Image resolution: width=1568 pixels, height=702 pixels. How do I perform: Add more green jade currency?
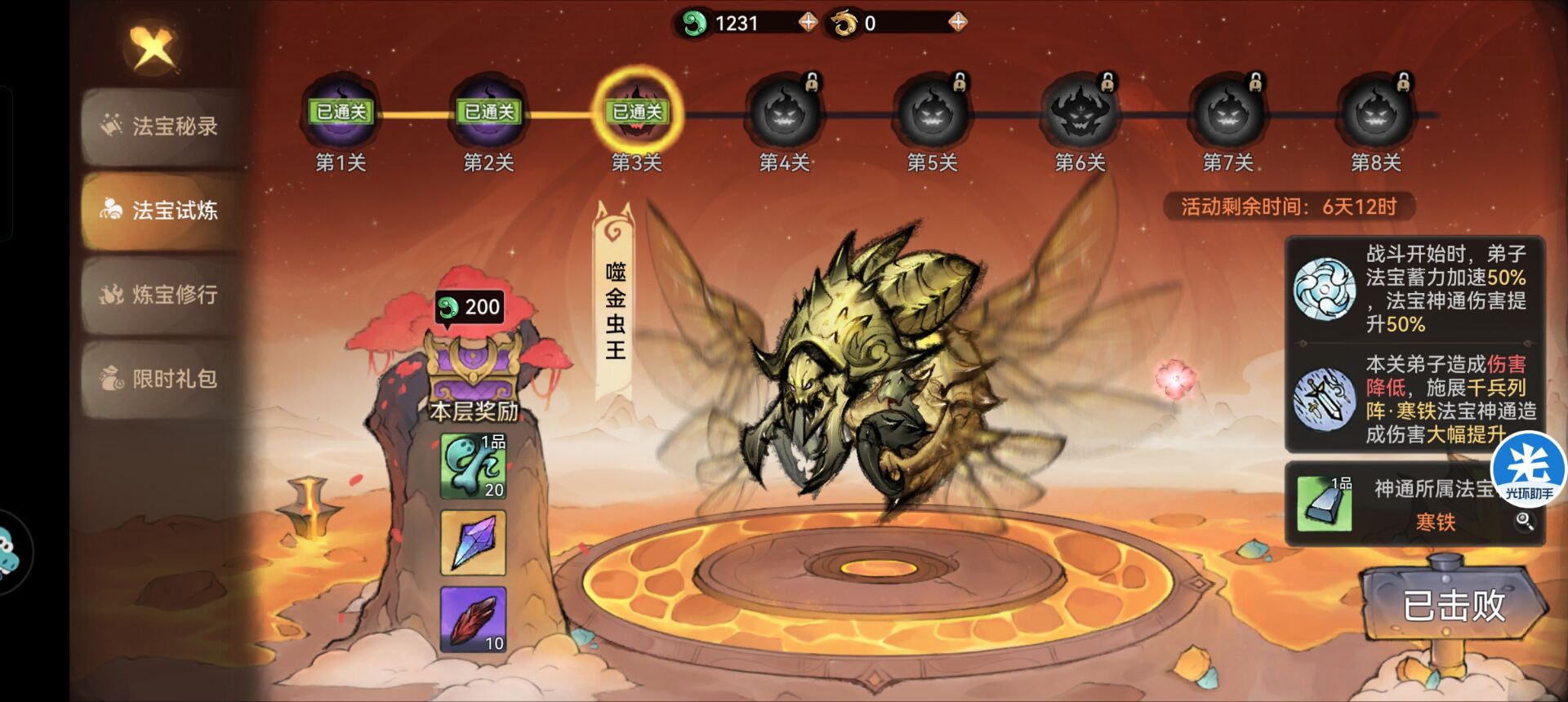coord(808,22)
